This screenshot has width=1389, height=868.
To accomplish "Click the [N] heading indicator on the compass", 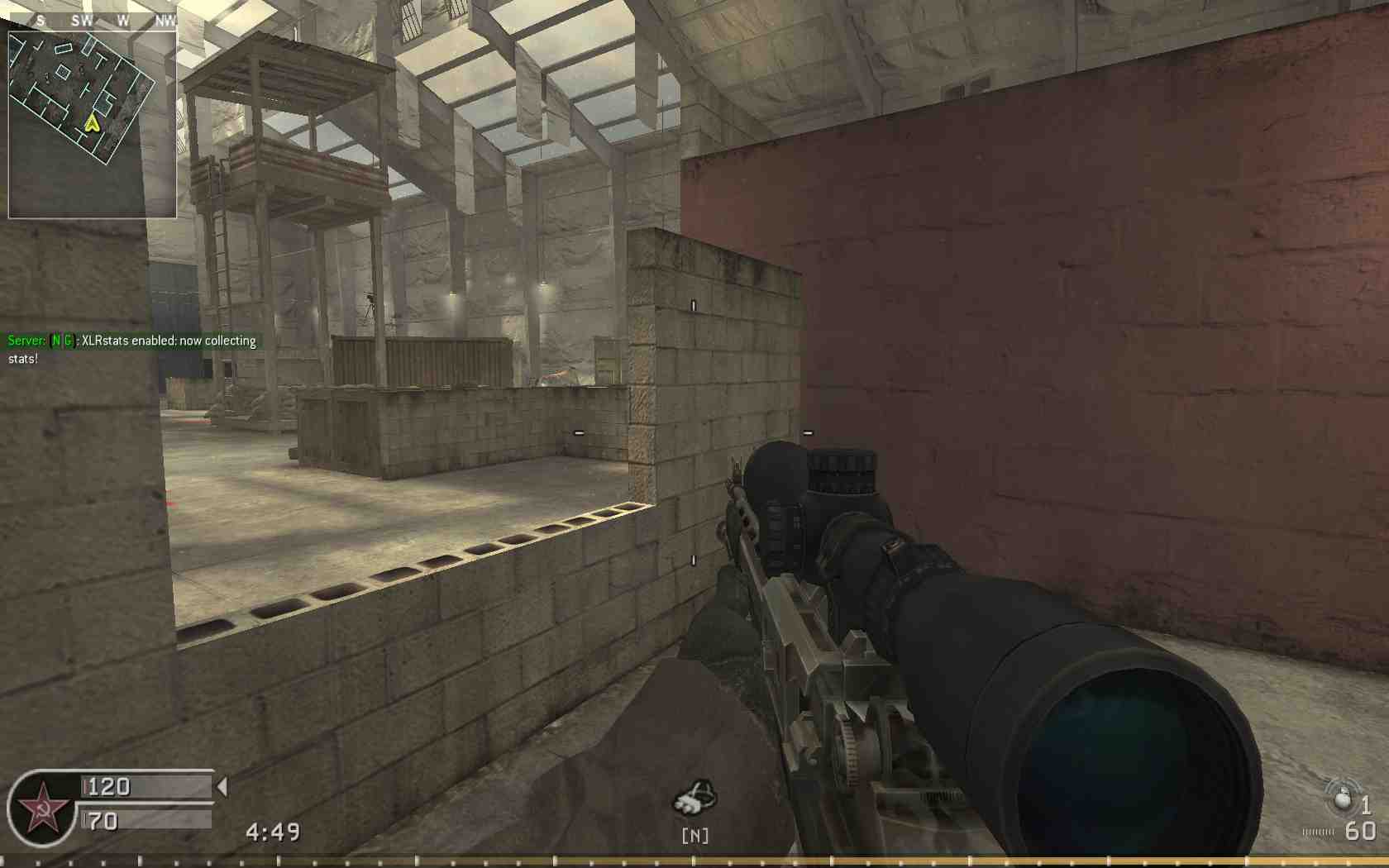I will click(696, 836).
